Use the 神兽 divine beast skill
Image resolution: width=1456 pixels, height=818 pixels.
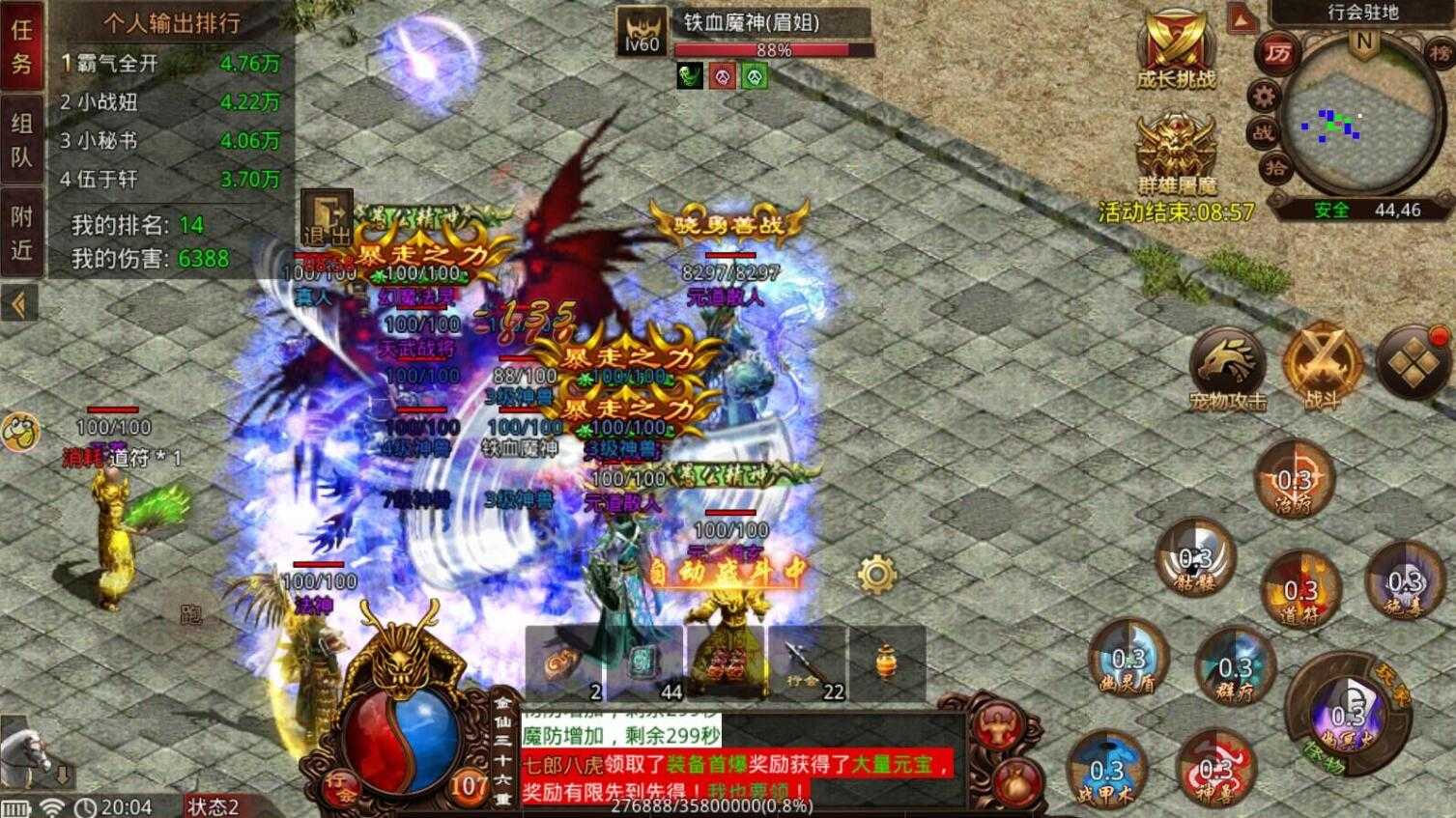(1218, 768)
